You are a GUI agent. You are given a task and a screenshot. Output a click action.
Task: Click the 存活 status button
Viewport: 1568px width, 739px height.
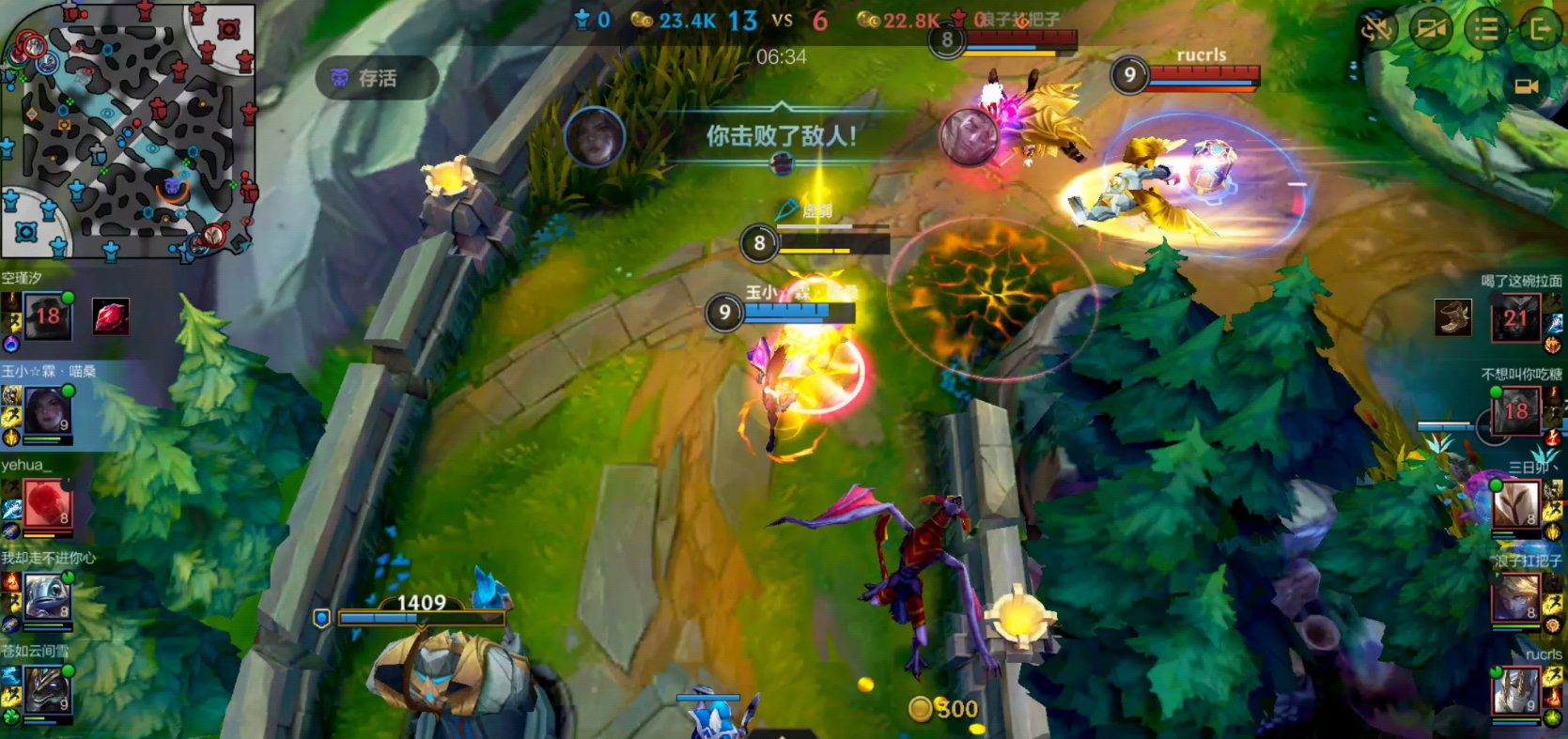tap(377, 78)
